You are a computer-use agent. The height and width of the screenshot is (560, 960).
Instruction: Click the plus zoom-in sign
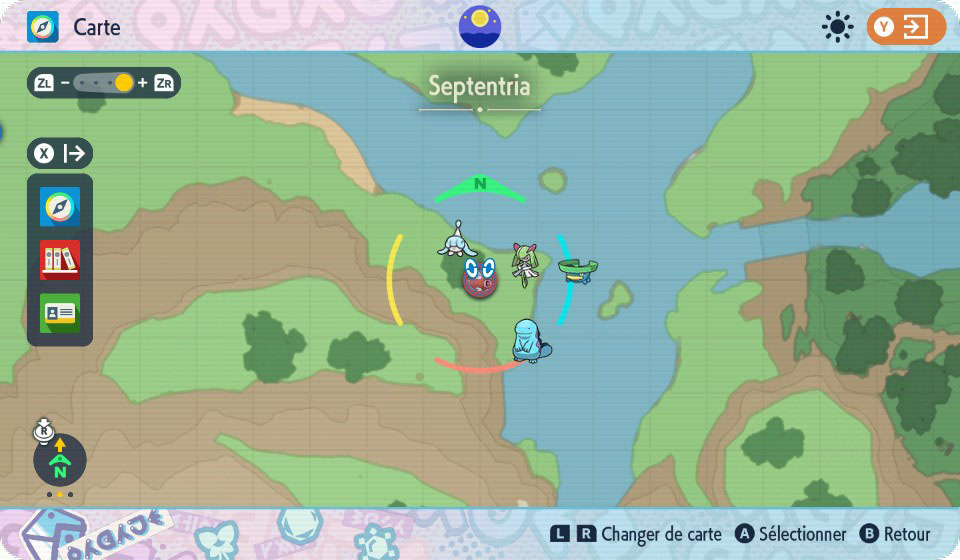tap(142, 83)
